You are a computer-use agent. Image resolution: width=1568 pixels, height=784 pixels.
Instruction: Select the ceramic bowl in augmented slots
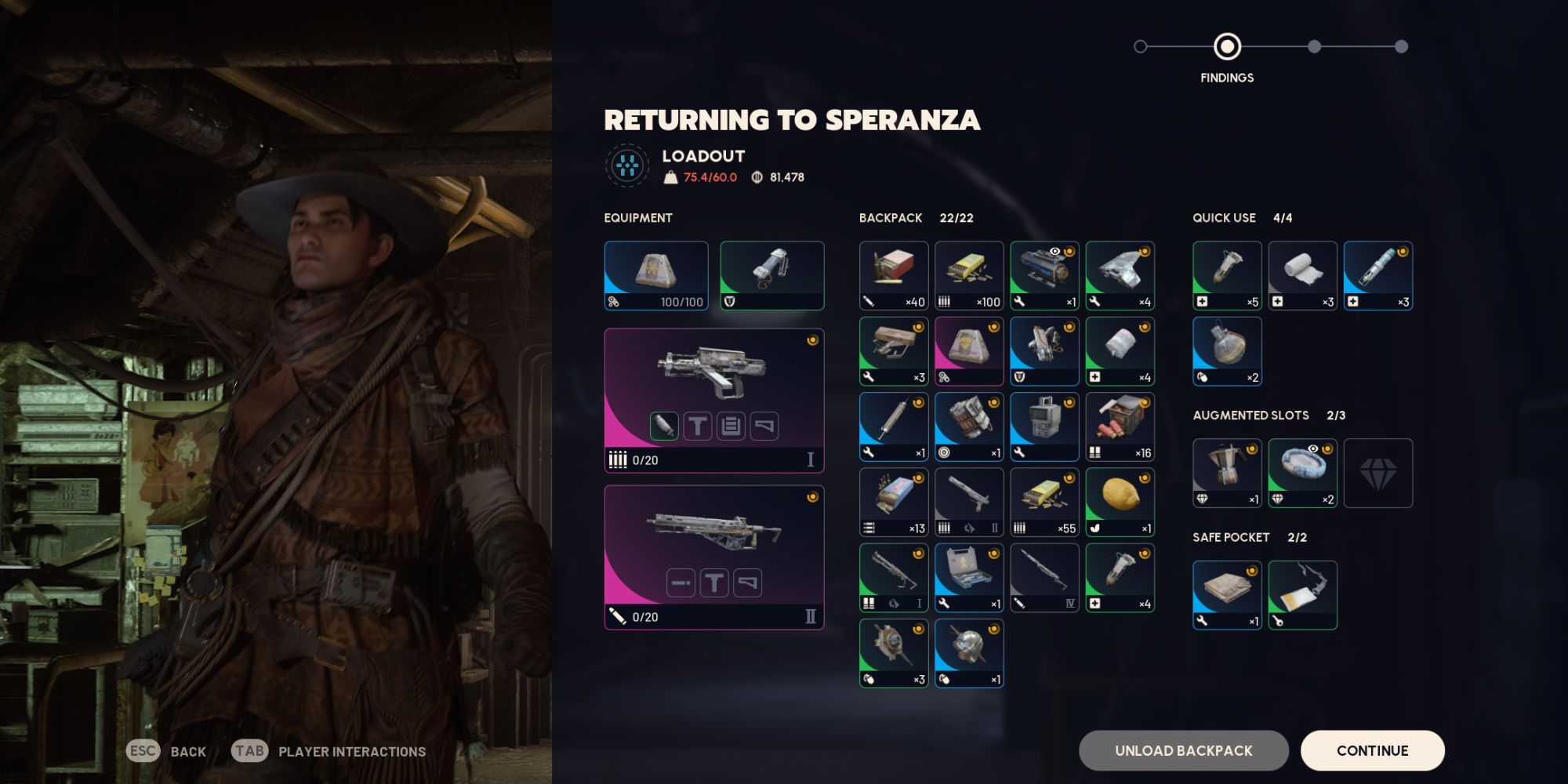[1302, 473]
